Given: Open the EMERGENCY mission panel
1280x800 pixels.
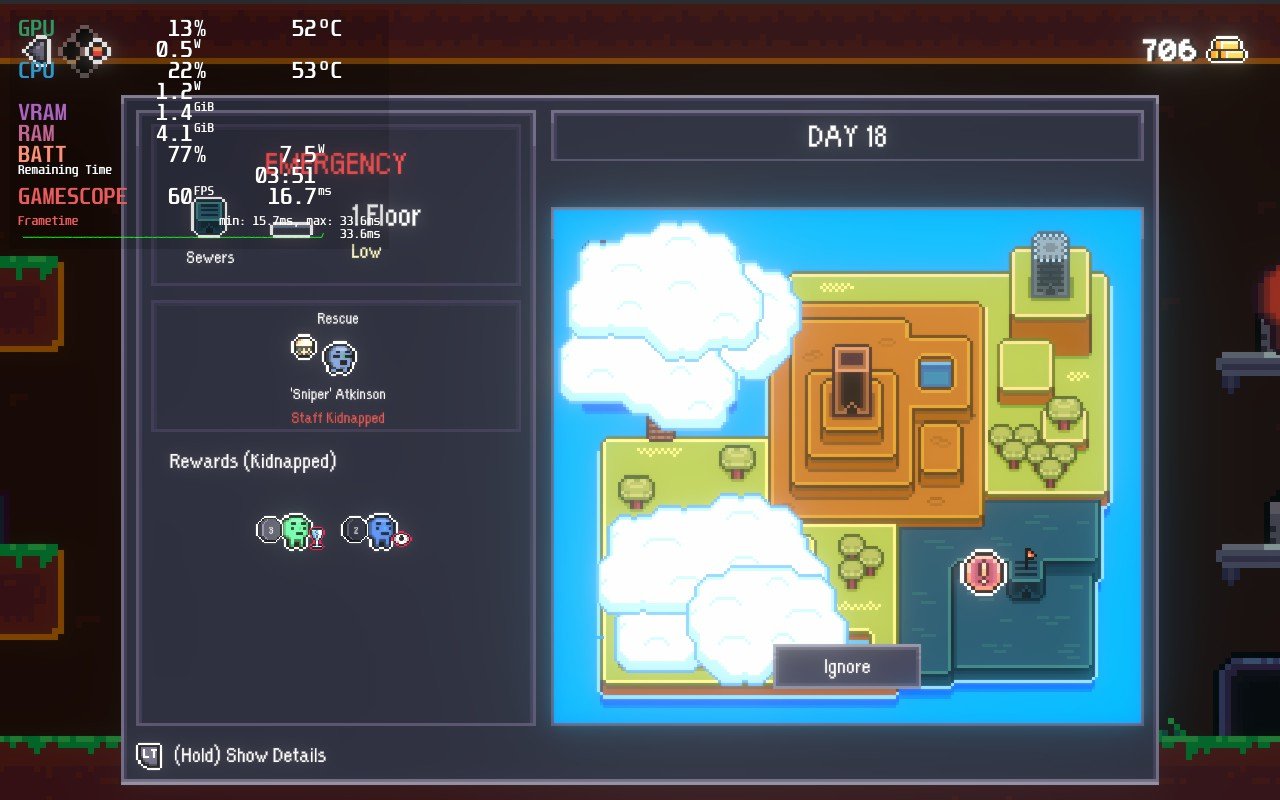Looking at the screenshot, I should click(x=336, y=162).
